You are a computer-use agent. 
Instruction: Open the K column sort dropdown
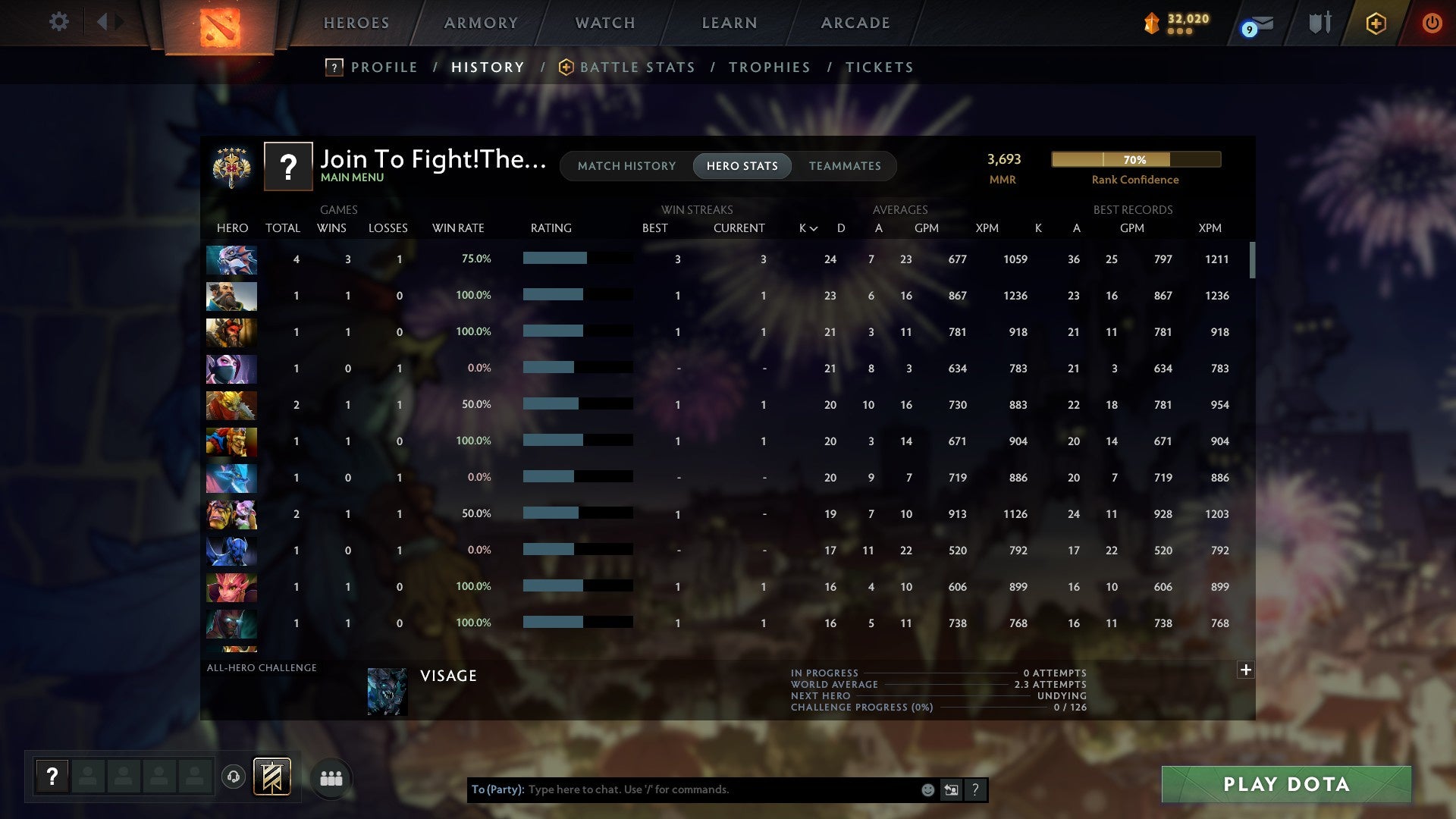(806, 227)
